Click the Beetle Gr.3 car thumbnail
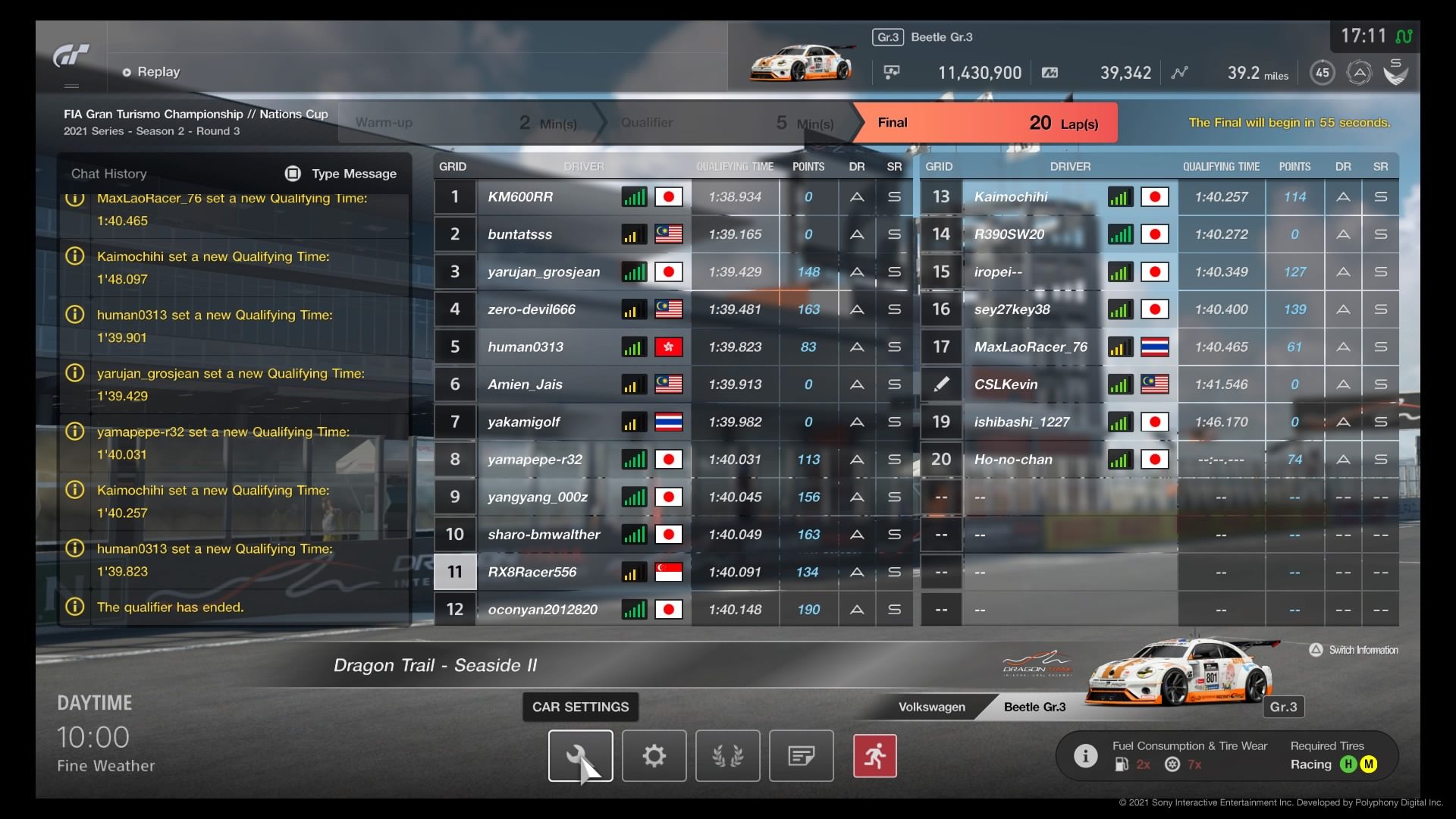This screenshot has height=819, width=1456. click(x=799, y=64)
